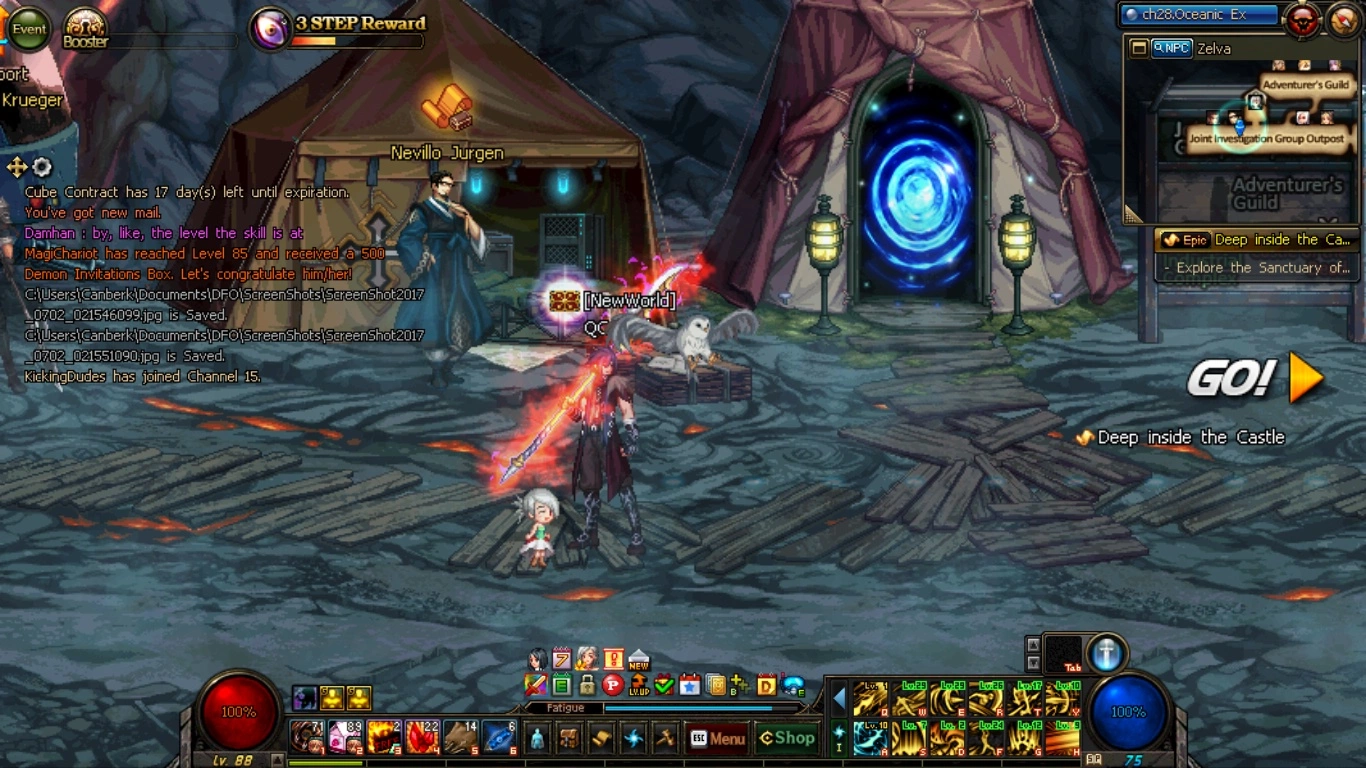Click the glowing sword orb button
Screen dimensions: 1366x768
point(1106,653)
